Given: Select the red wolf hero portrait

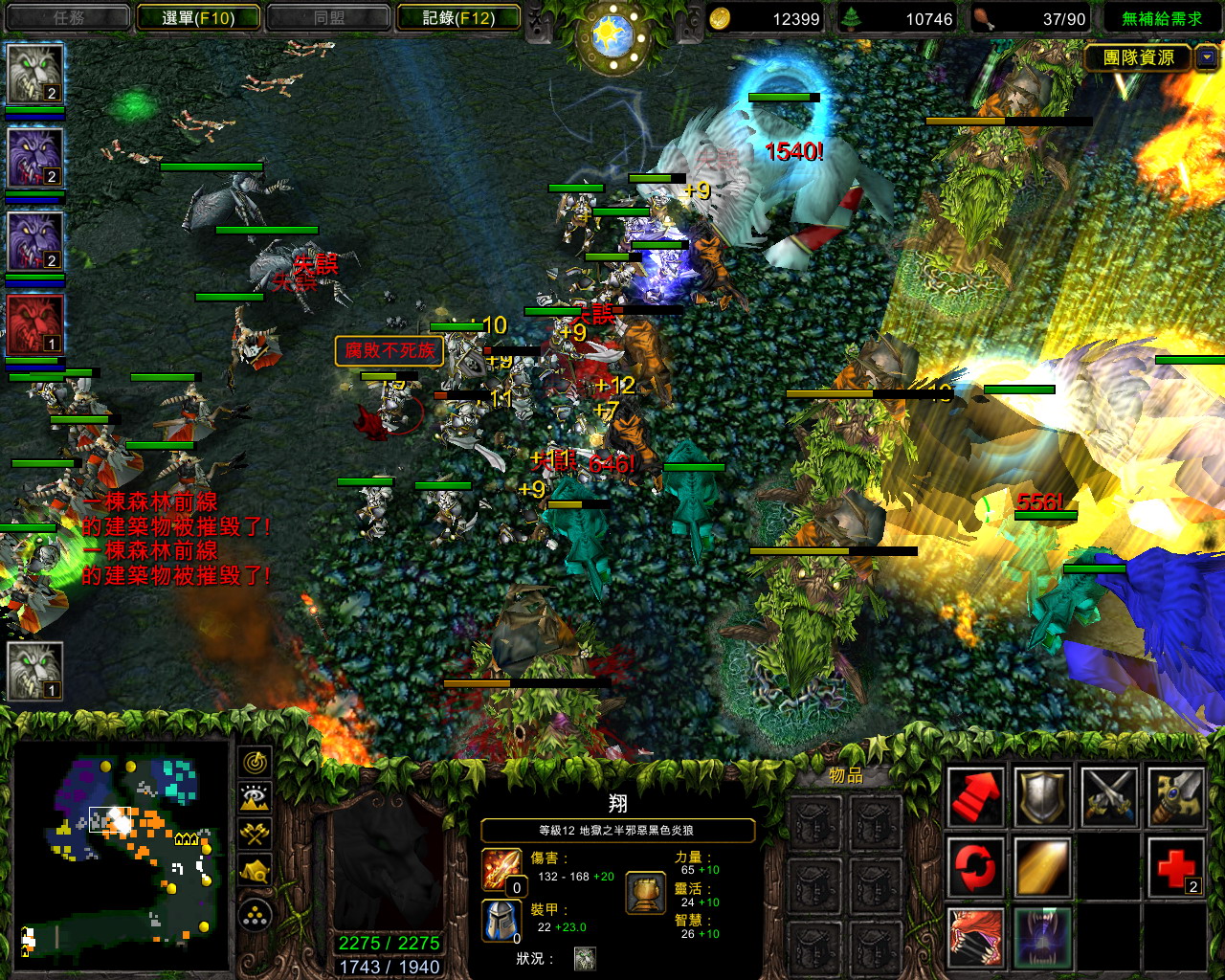Looking at the screenshot, I should 35,325.
